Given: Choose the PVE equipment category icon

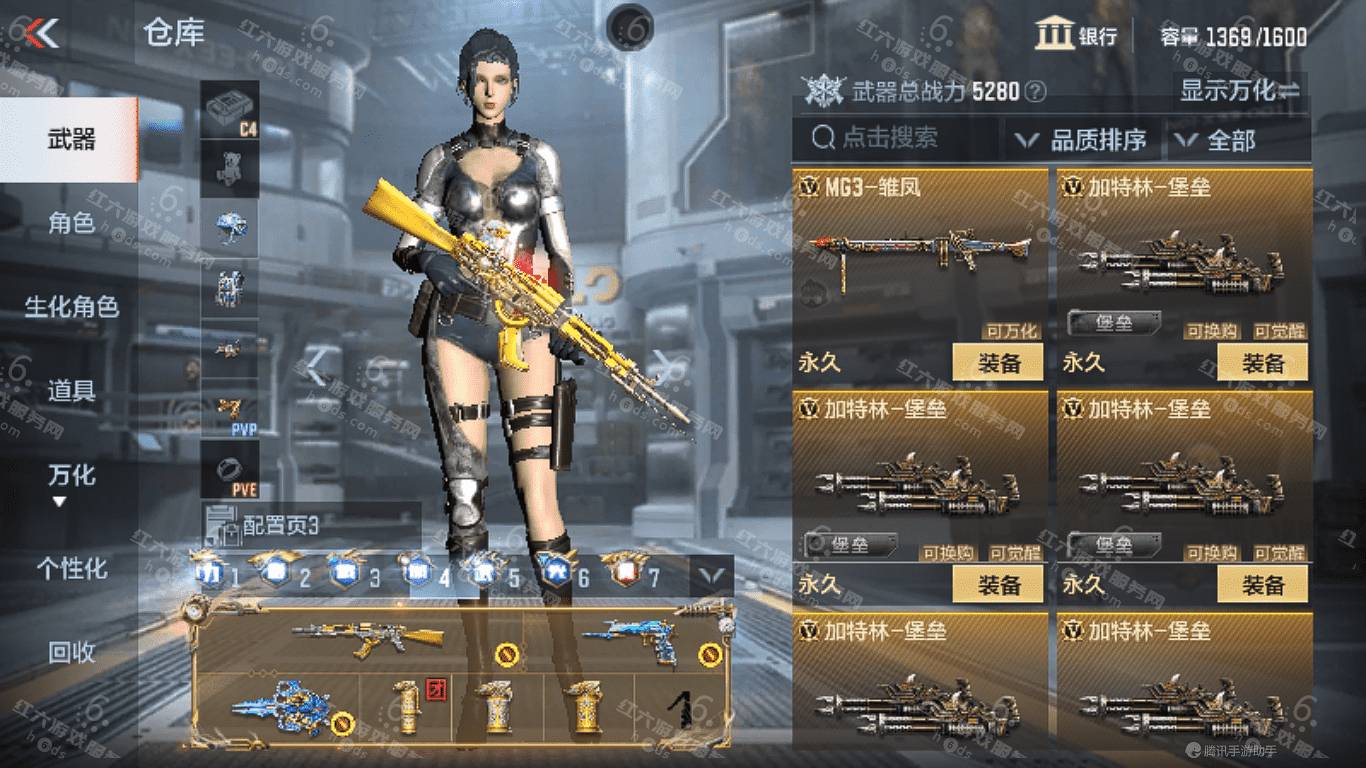Looking at the screenshot, I should point(230,469).
